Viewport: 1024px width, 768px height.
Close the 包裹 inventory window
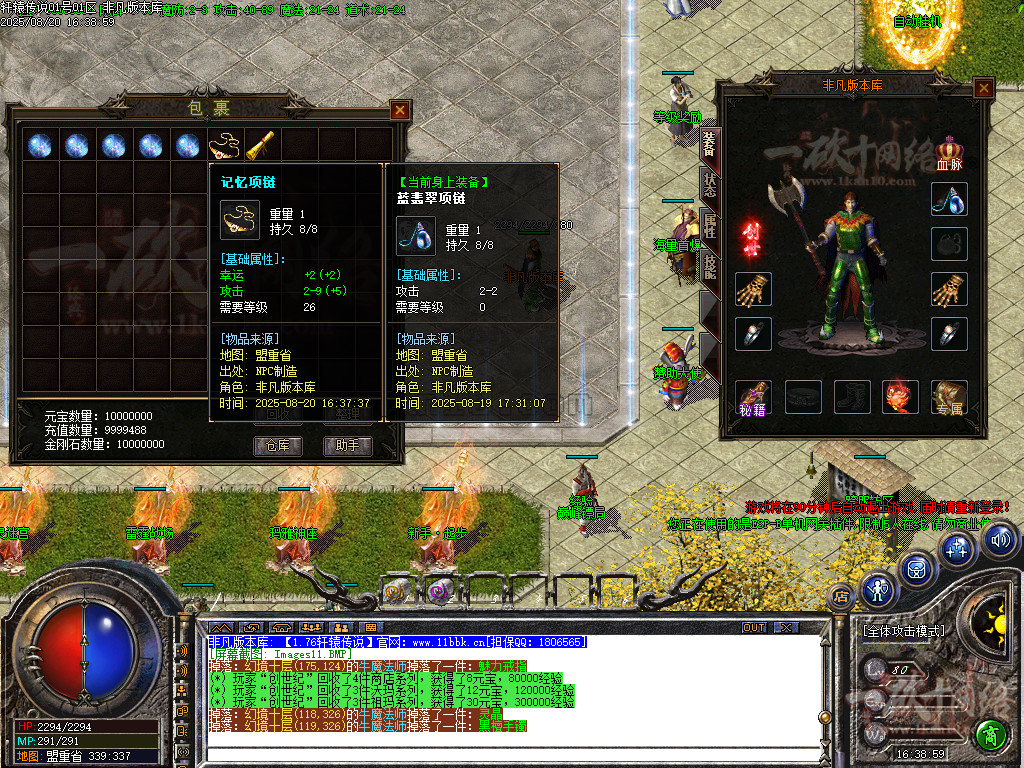pyautogui.click(x=400, y=110)
